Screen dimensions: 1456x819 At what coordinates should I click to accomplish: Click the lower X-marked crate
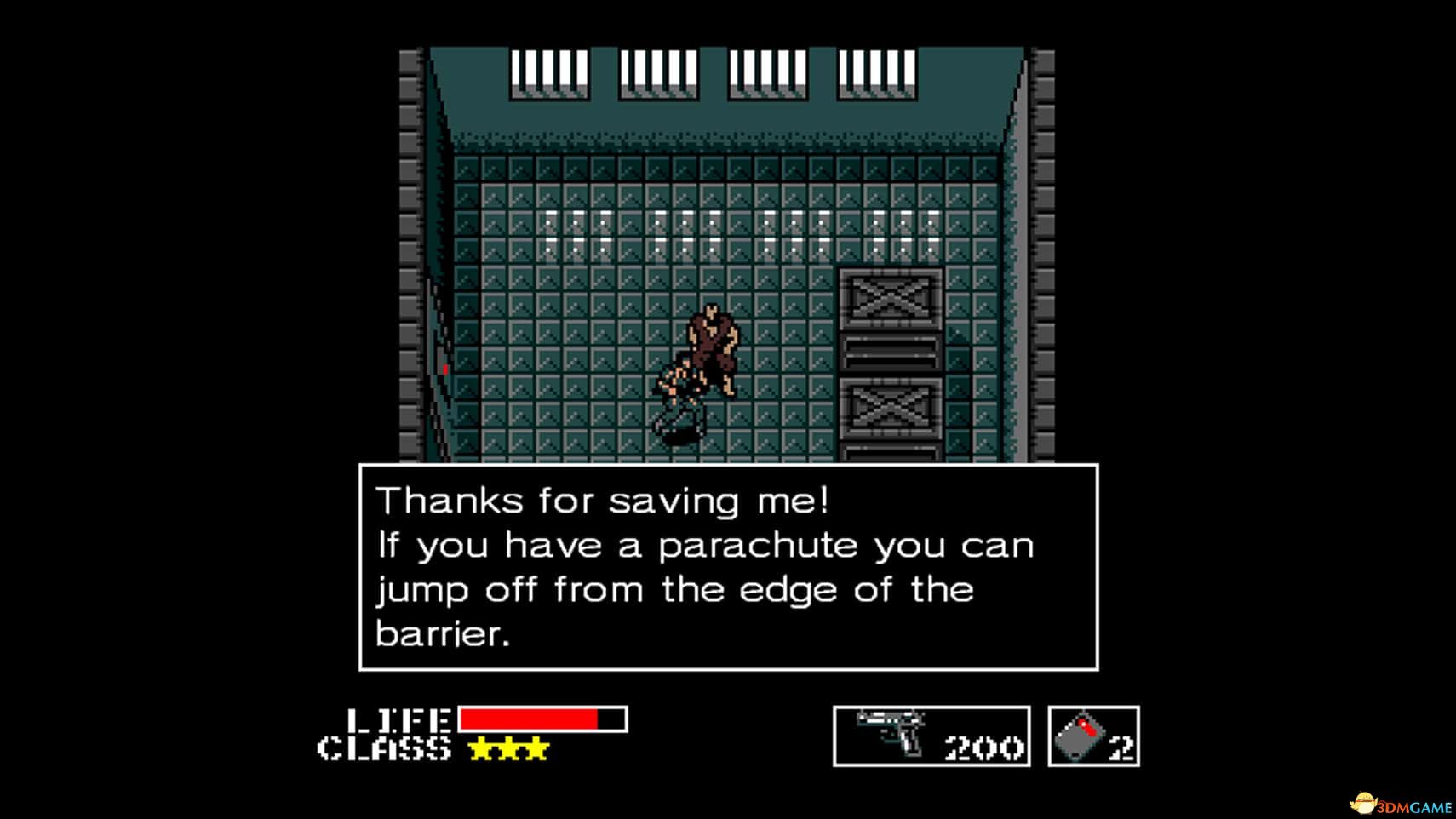coord(890,409)
